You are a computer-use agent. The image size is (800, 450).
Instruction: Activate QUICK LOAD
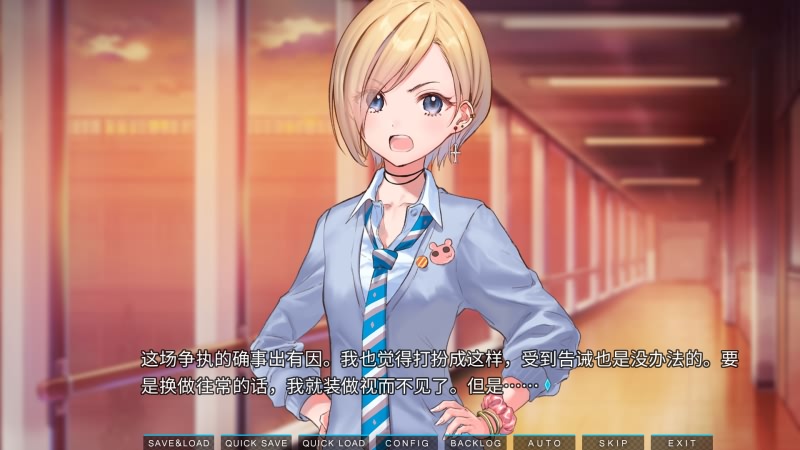334,442
